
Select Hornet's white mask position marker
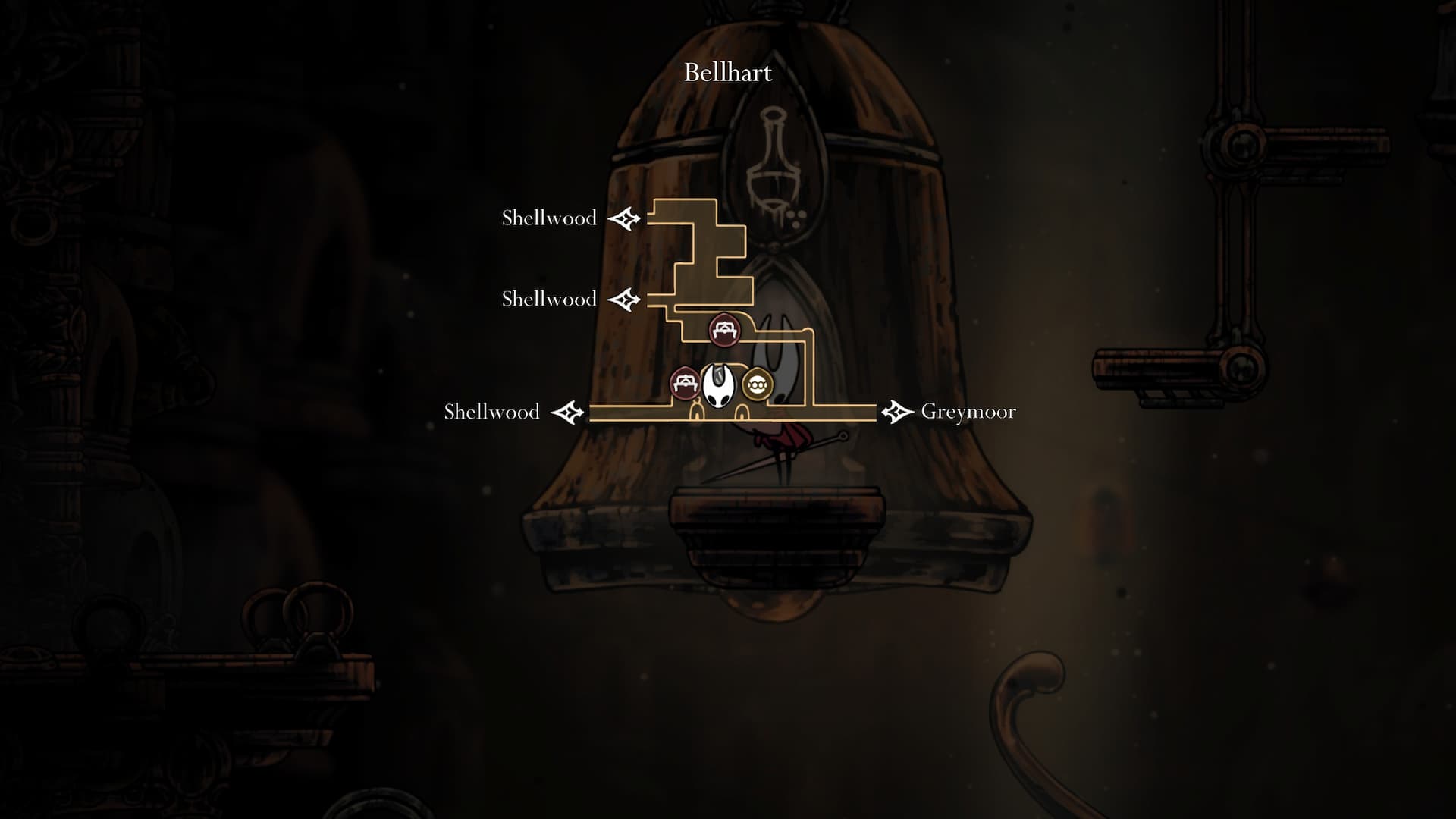[717, 385]
